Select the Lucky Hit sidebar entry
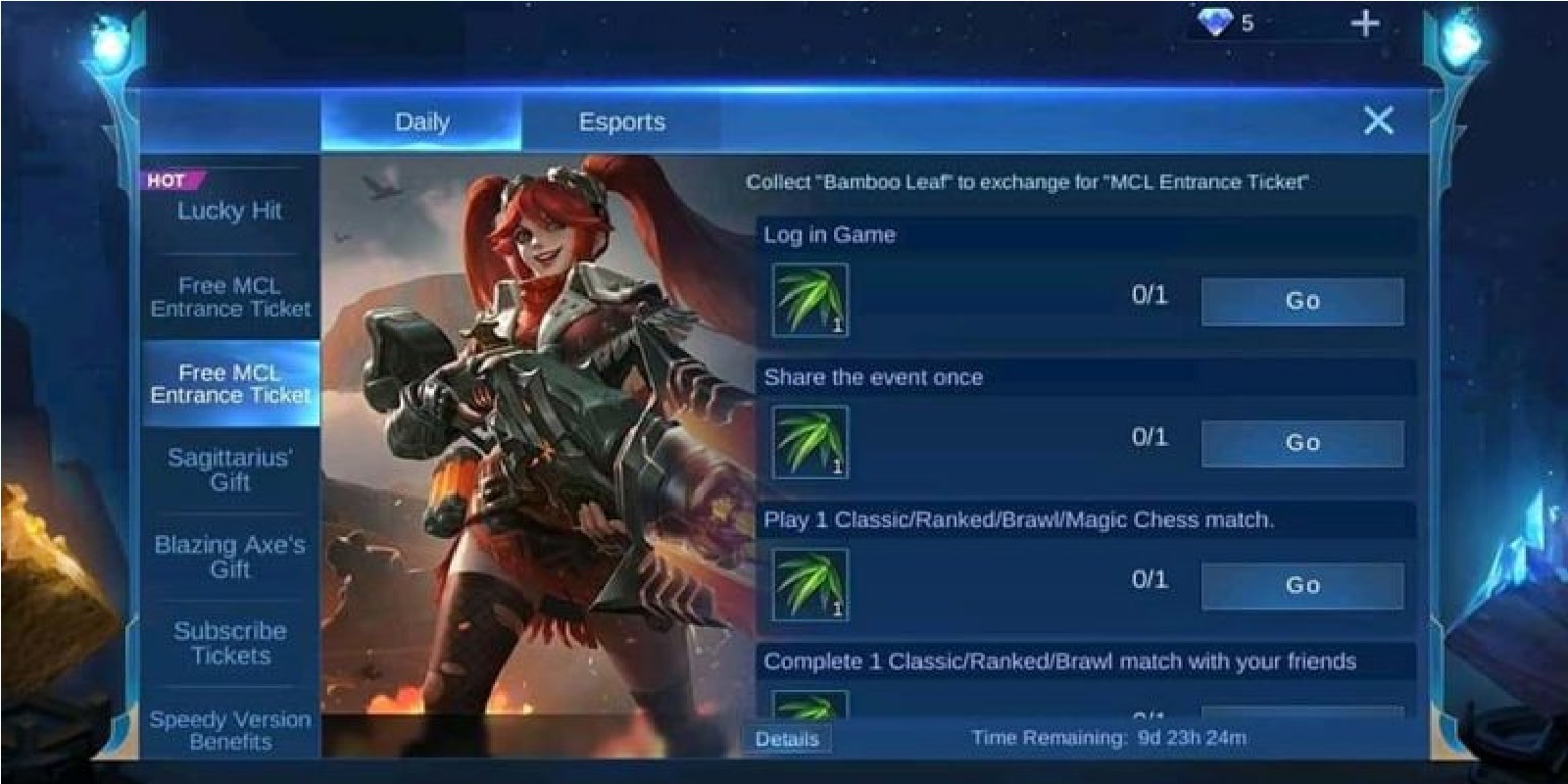Viewport: 1568px width, 784px height. (227, 212)
